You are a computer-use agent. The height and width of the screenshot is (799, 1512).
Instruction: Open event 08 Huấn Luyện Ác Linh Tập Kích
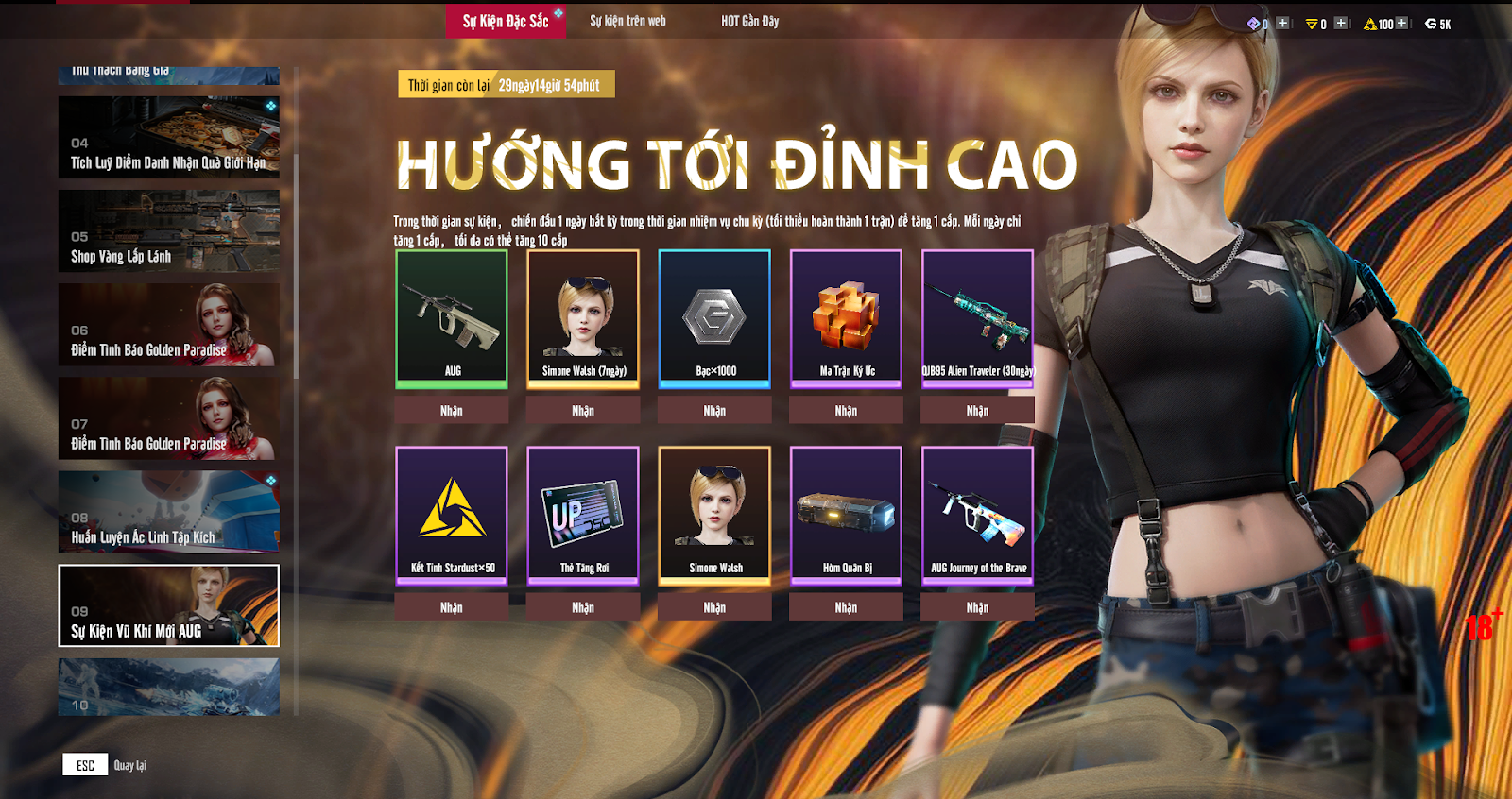click(168, 512)
